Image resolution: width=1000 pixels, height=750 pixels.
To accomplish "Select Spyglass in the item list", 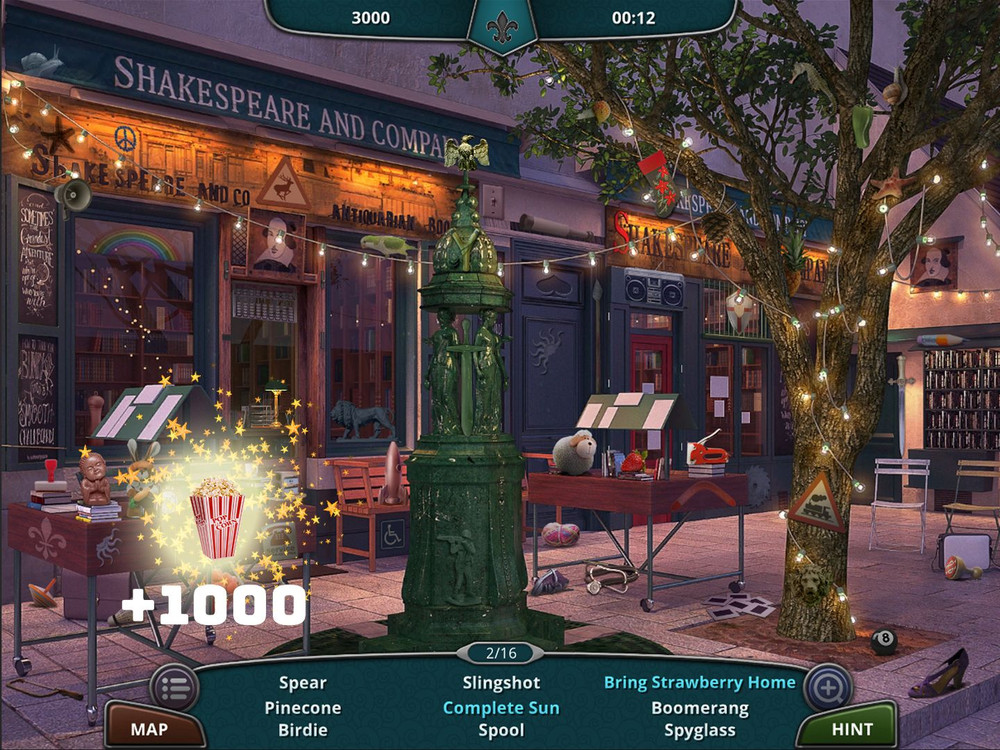I will (x=700, y=730).
